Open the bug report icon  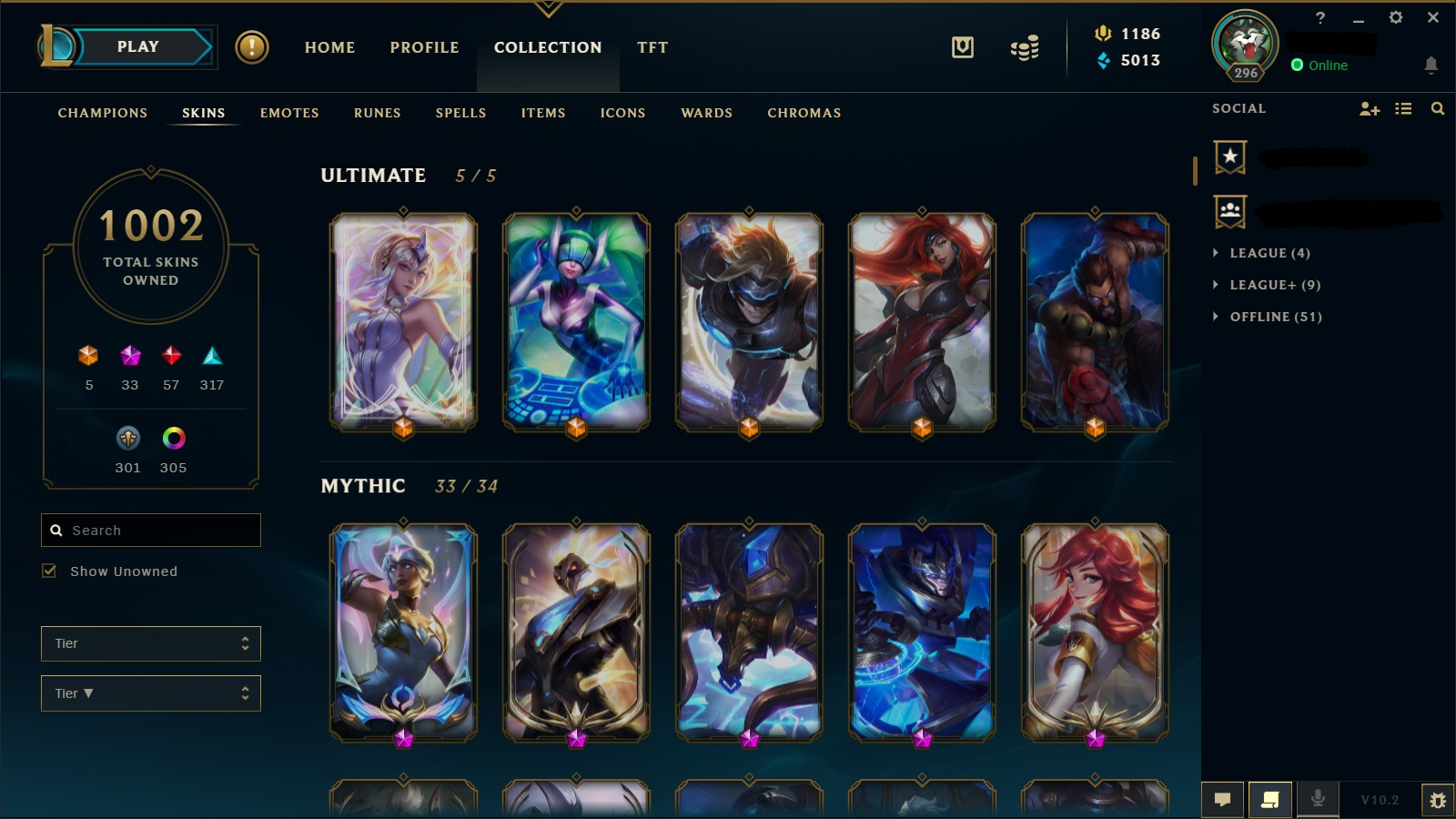tap(1438, 799)
